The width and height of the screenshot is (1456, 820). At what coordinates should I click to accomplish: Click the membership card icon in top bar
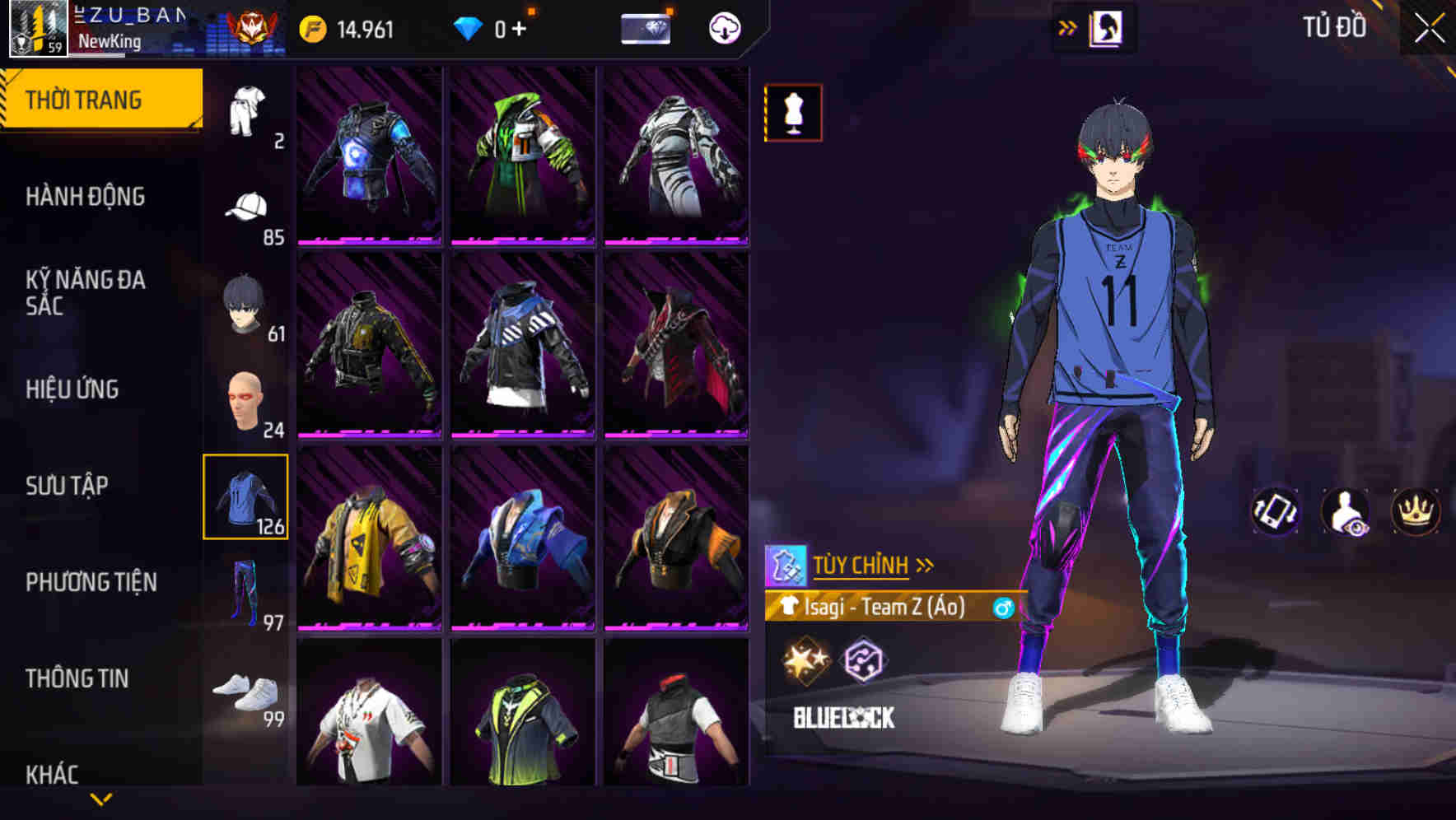(x=646, y=27)
